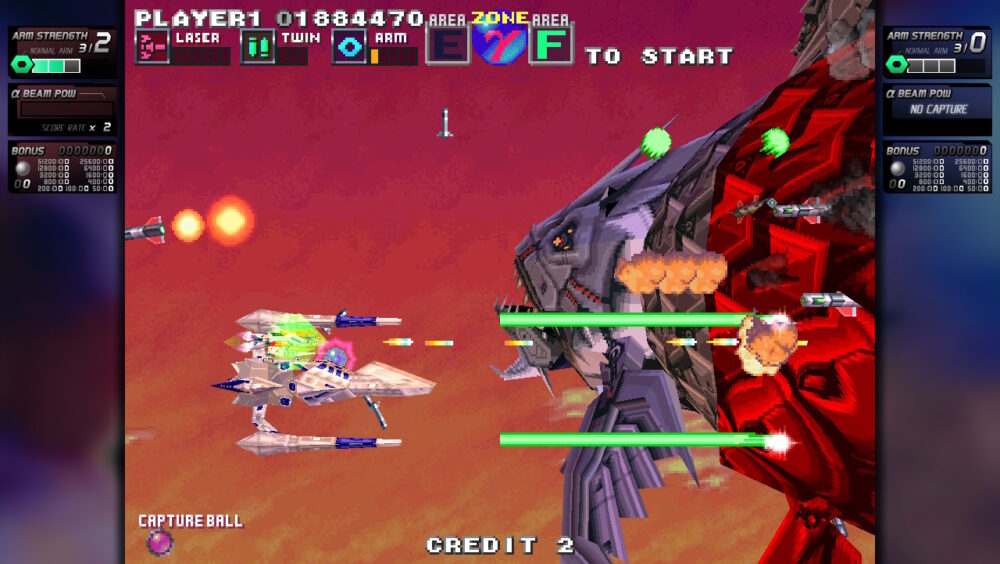Click the Zone gamma emblem
This screenshot has width=1000, height=564.
tap(499, 43)
